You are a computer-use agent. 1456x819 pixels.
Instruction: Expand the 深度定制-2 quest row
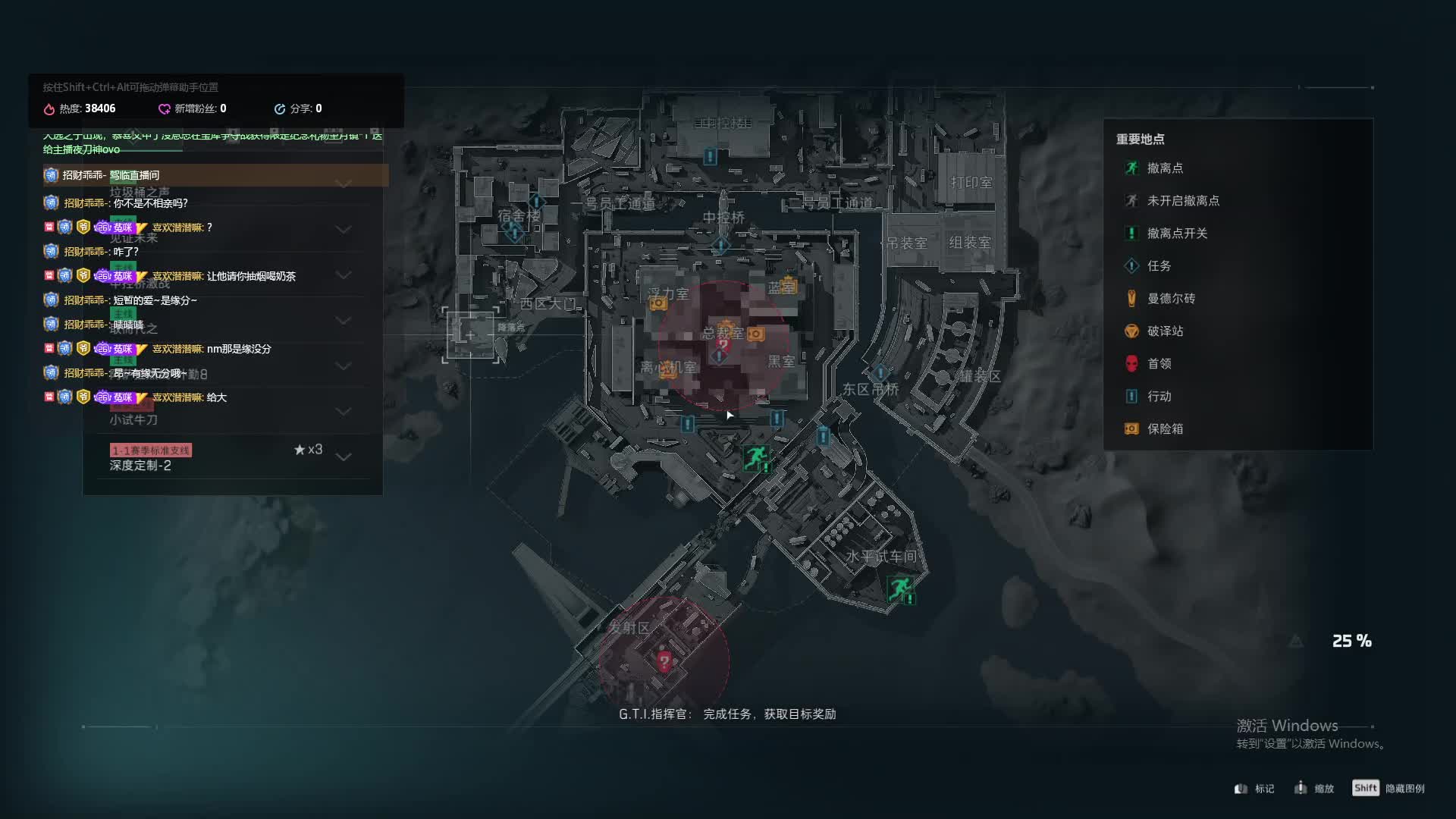[x=343, y=457]
